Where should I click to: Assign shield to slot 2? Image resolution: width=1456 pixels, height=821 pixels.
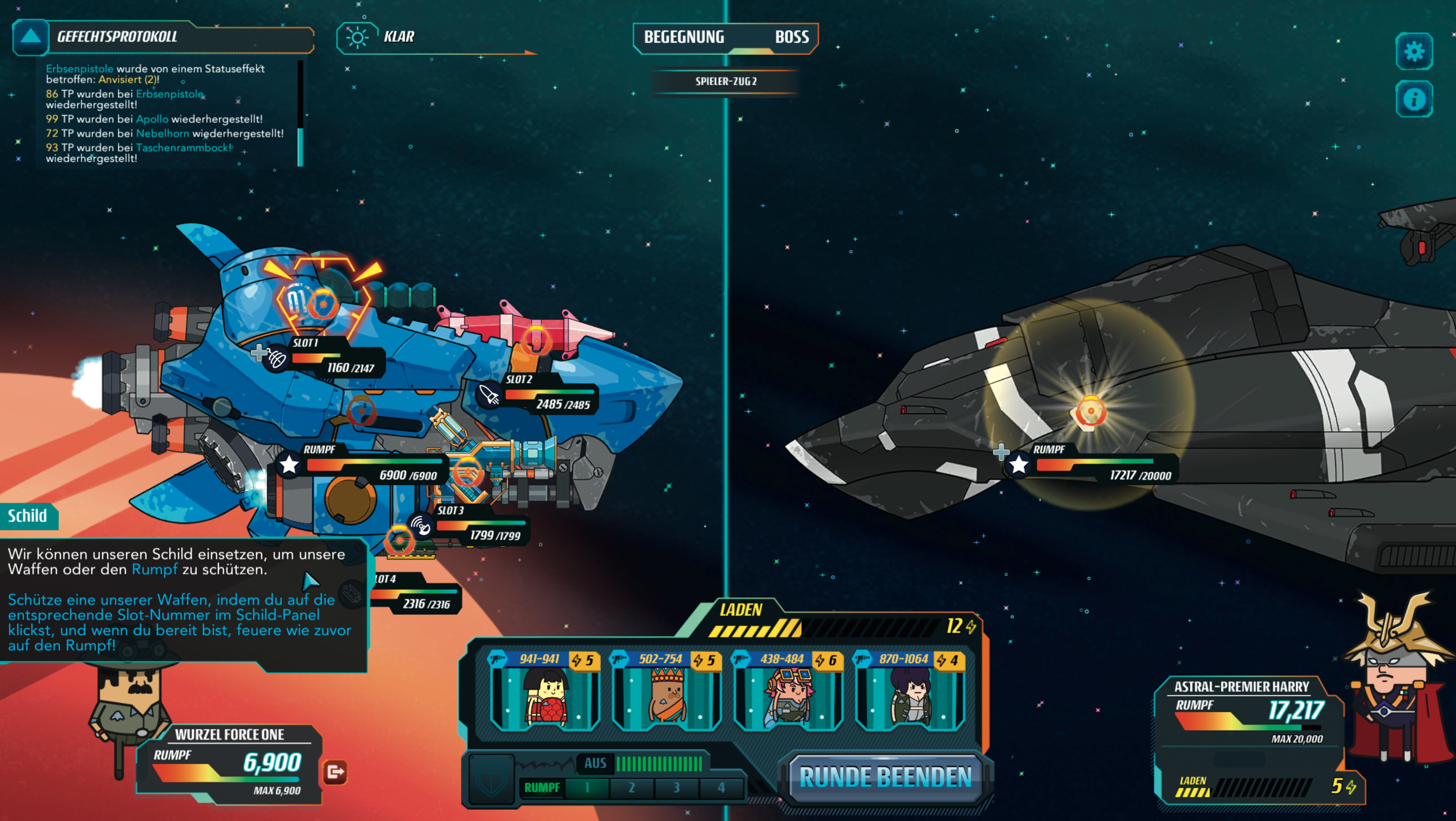[631, 787]
